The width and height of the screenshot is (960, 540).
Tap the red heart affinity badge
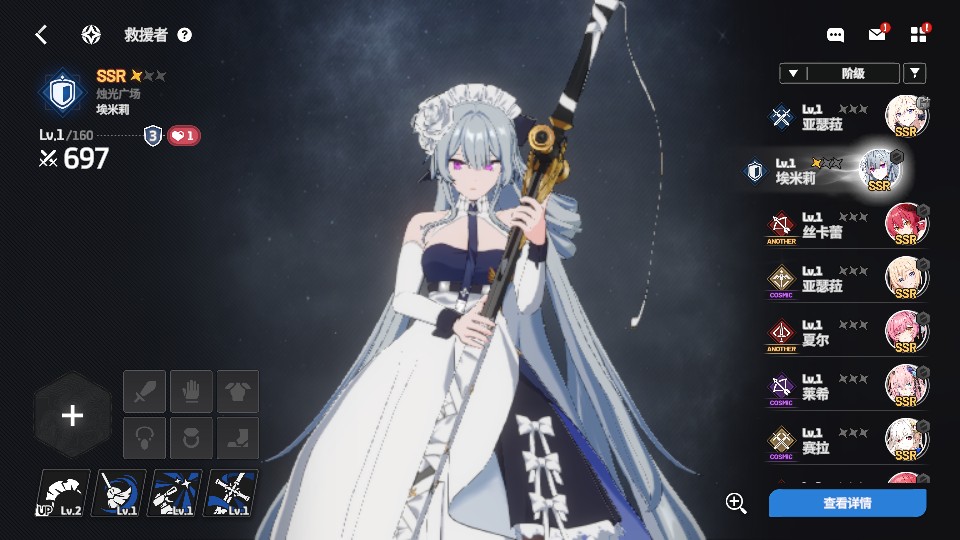[x=183, y=136]
